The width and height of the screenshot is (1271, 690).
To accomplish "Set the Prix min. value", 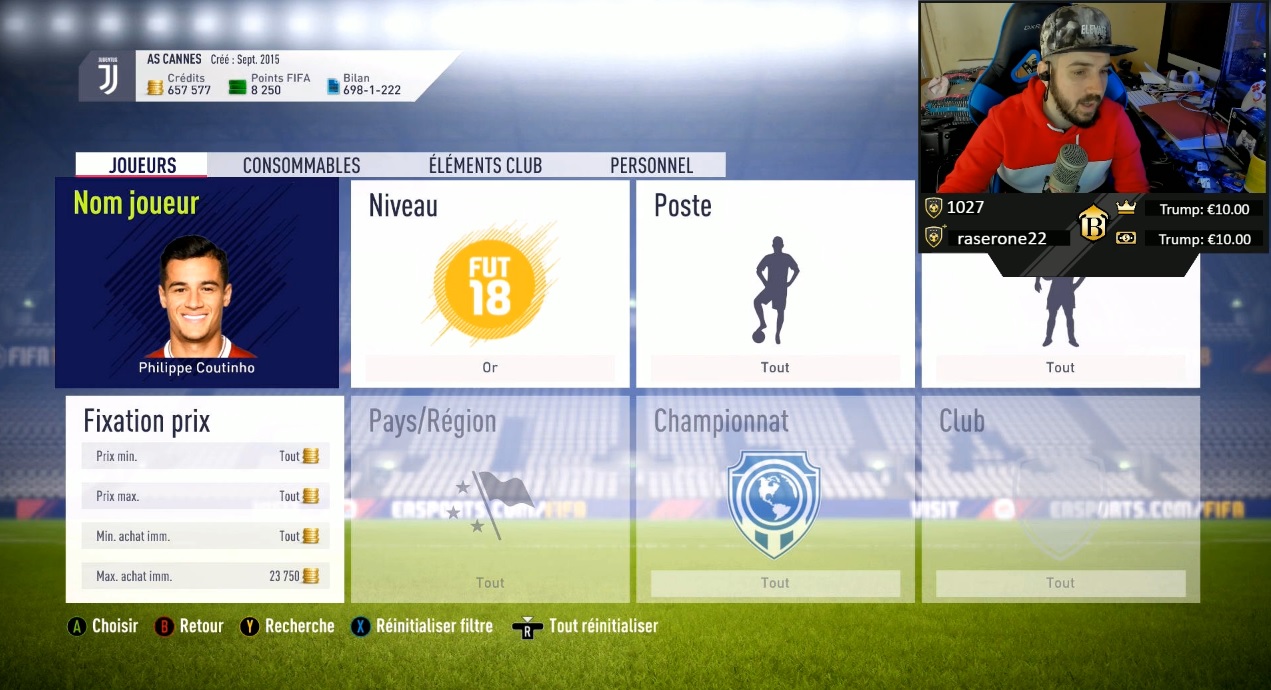I will 205,456.
